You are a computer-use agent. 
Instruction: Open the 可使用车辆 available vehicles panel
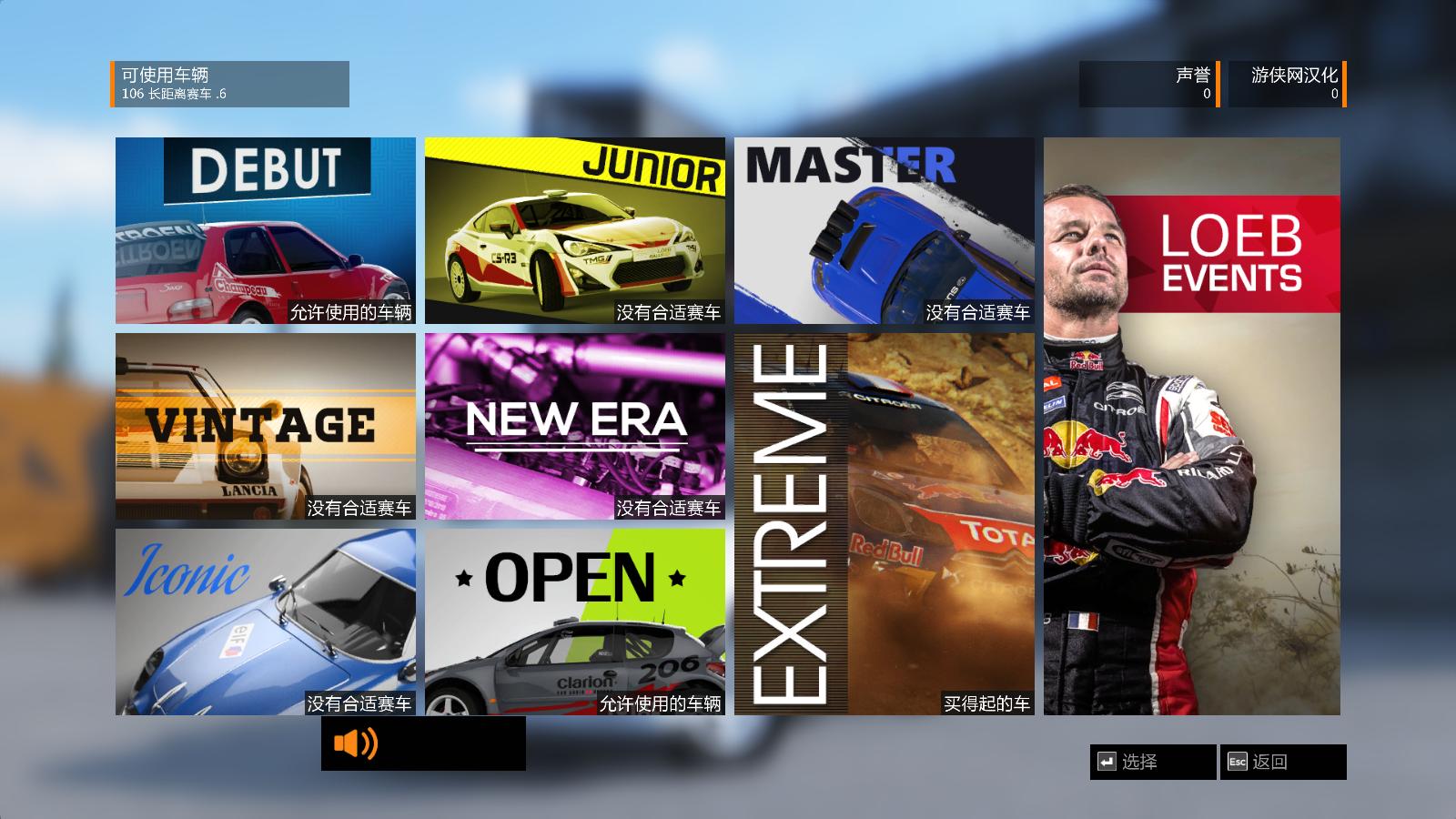pyautogui.click(x=230, y=84)
